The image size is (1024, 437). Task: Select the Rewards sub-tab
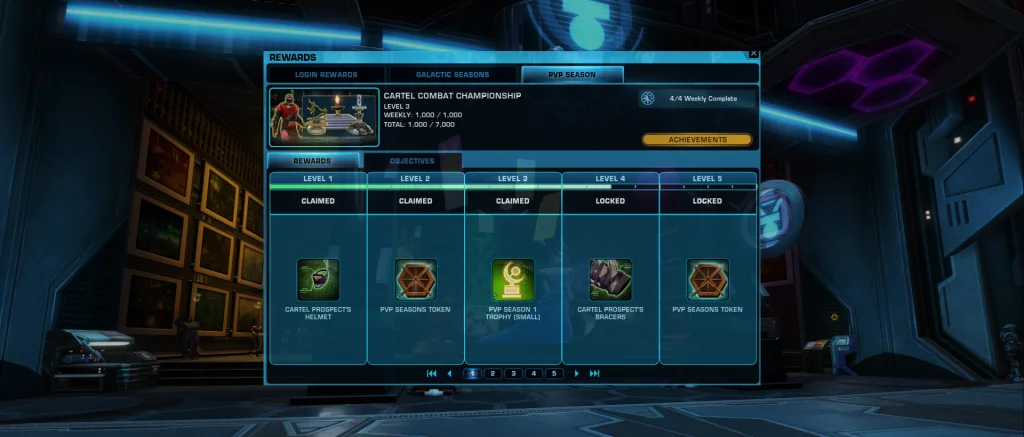(x=313, y=161)
